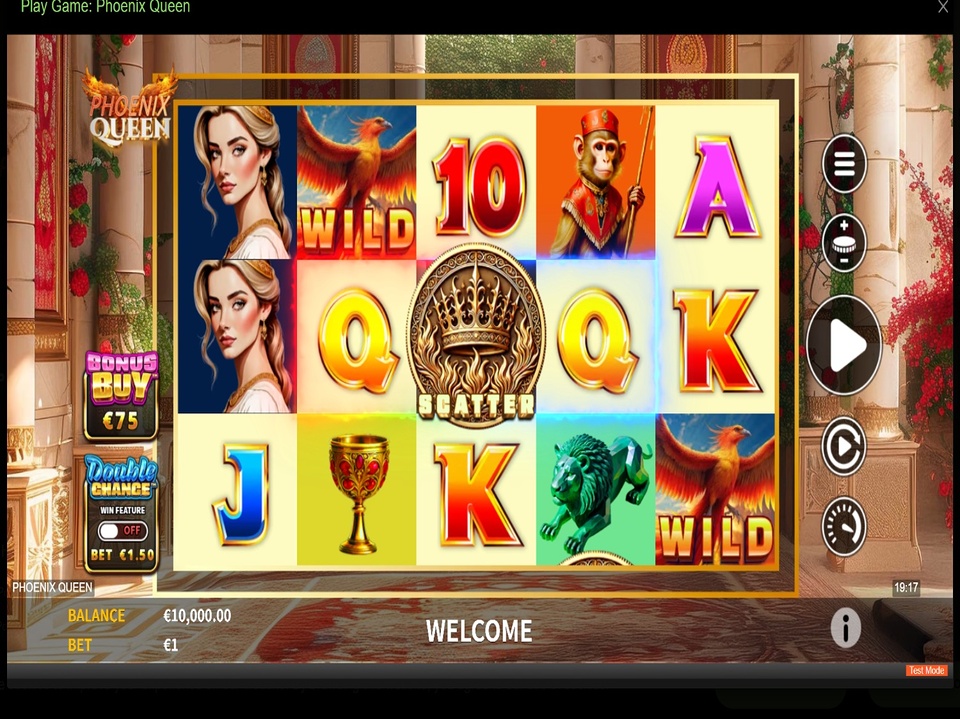Open Bonus Buy for €75

click(121, 395)
